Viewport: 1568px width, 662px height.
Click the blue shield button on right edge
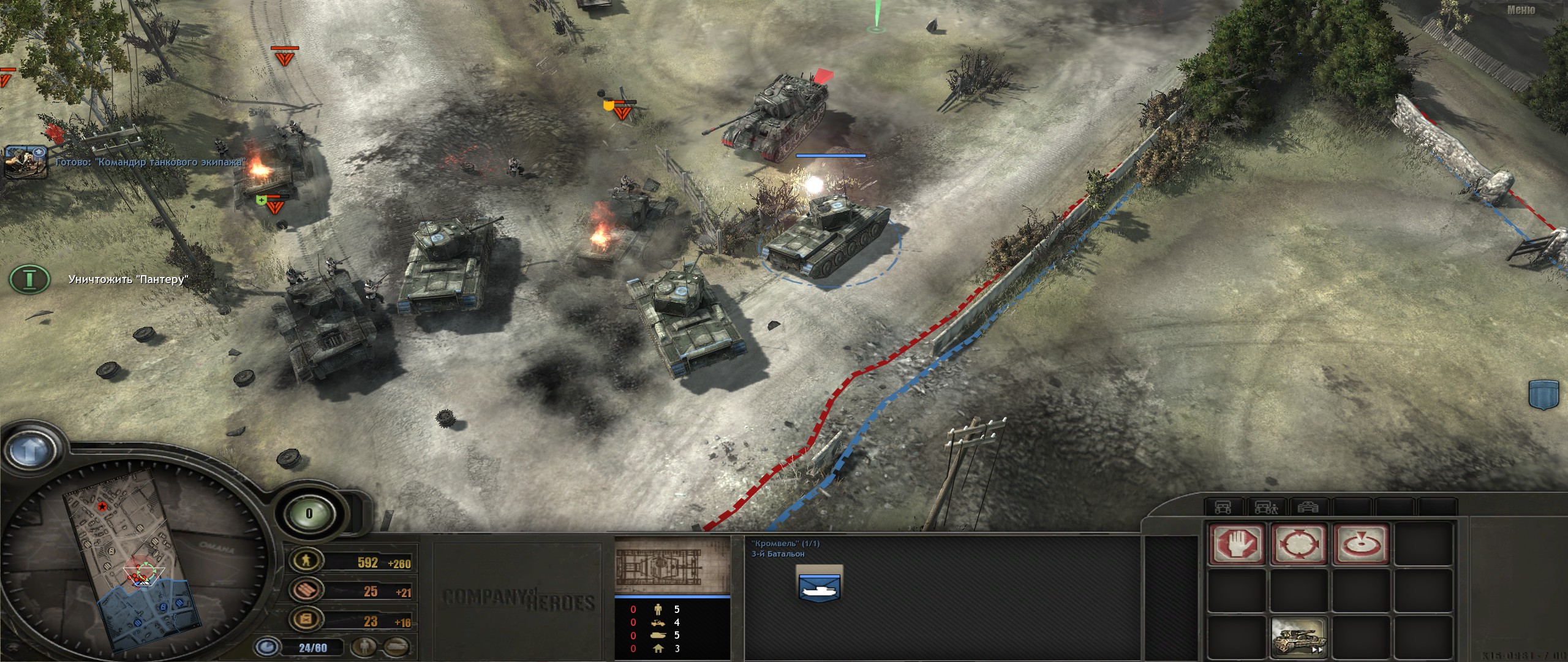coord(1543,394)
